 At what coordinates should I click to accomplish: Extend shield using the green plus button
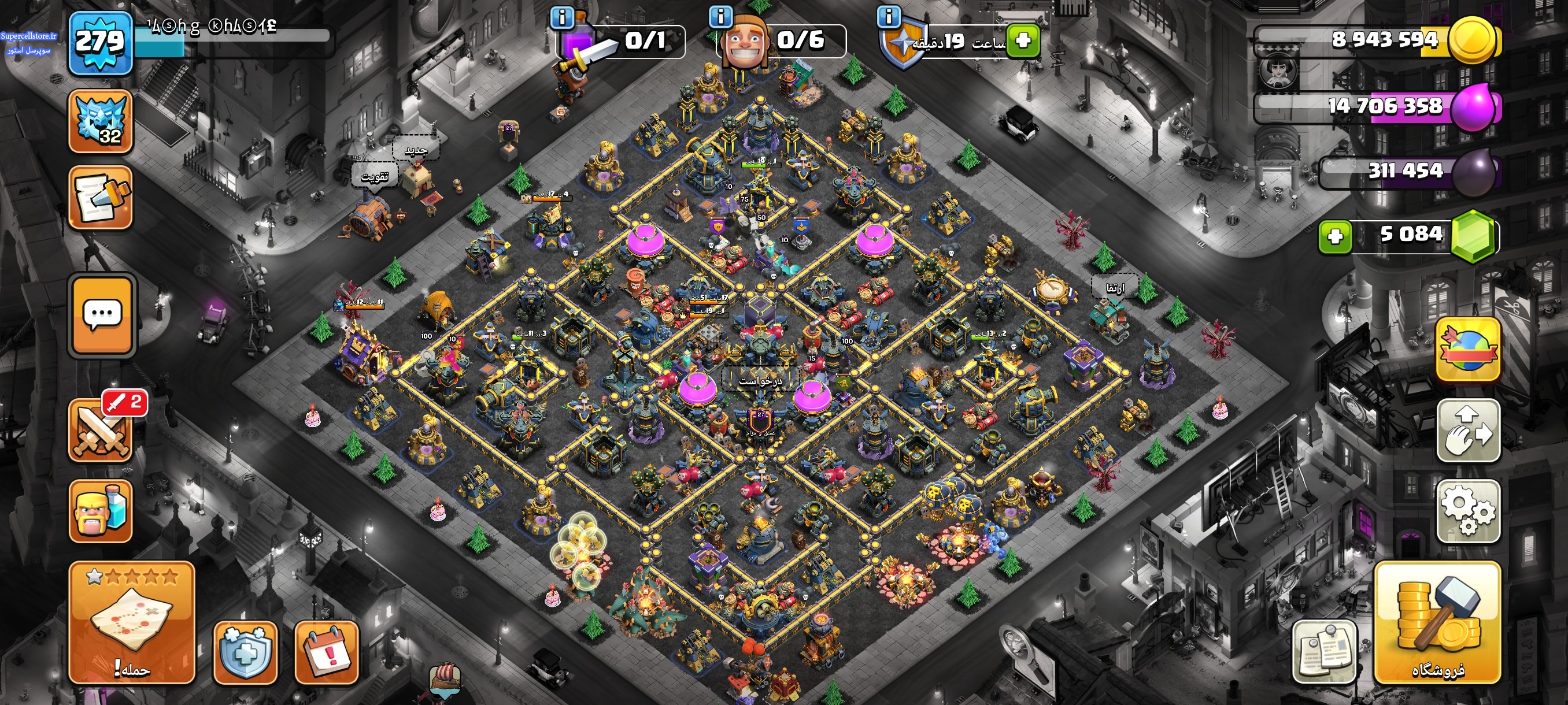click(x=1023, y=41)
